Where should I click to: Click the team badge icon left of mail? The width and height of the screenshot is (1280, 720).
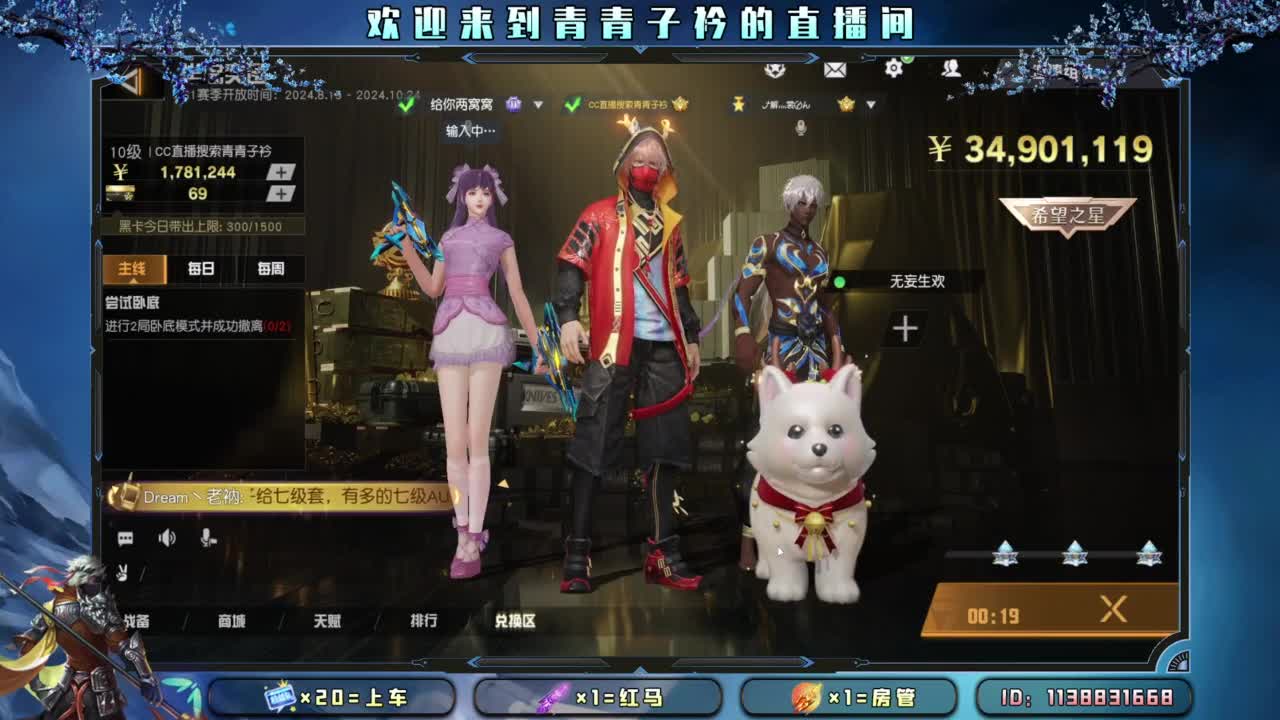(x=773, y=70)
